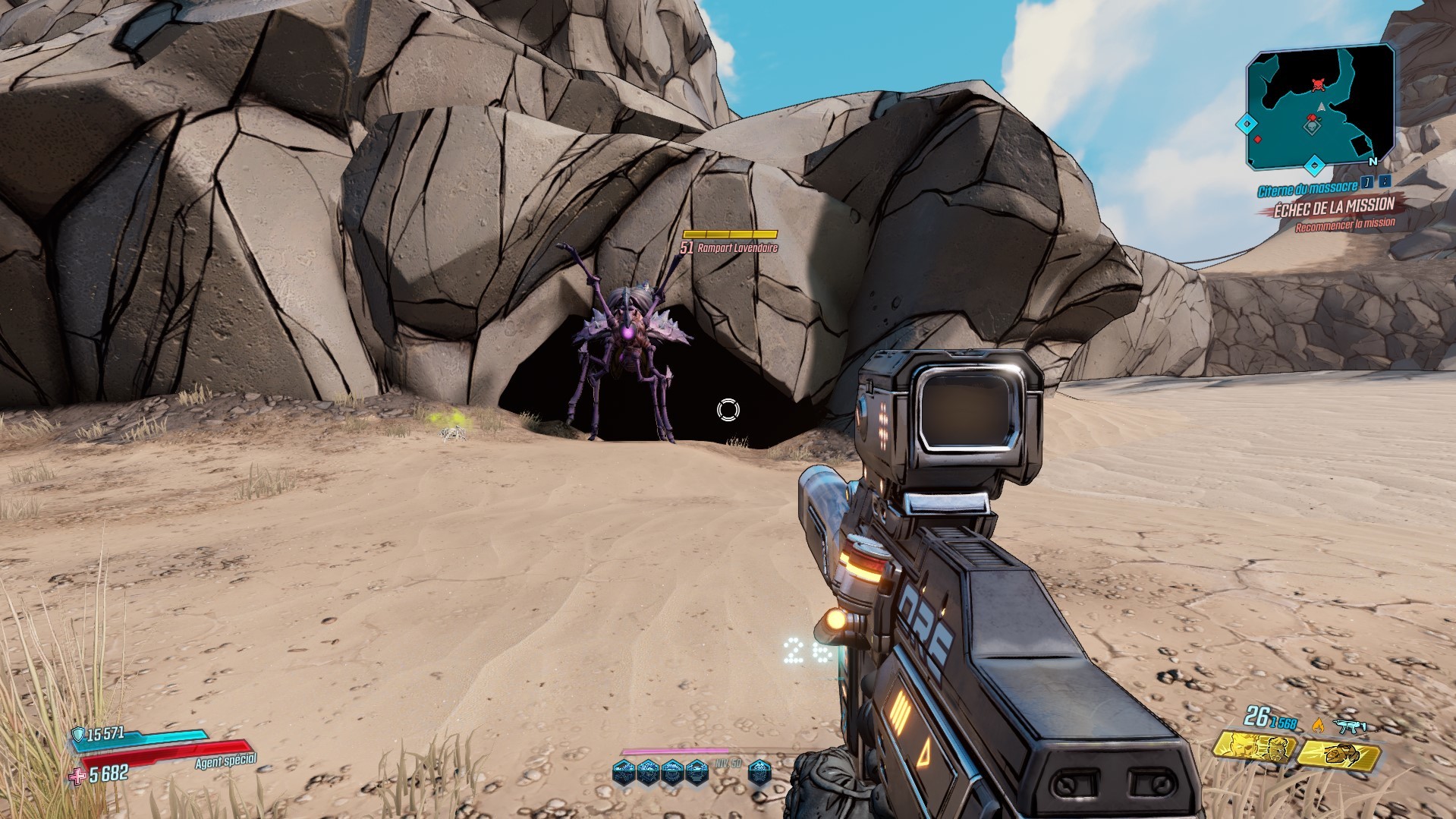Screen dimensions: 1456x819
Task: Toggle the J indicator beside Citerne du massacre
Action: [1369, 181]
